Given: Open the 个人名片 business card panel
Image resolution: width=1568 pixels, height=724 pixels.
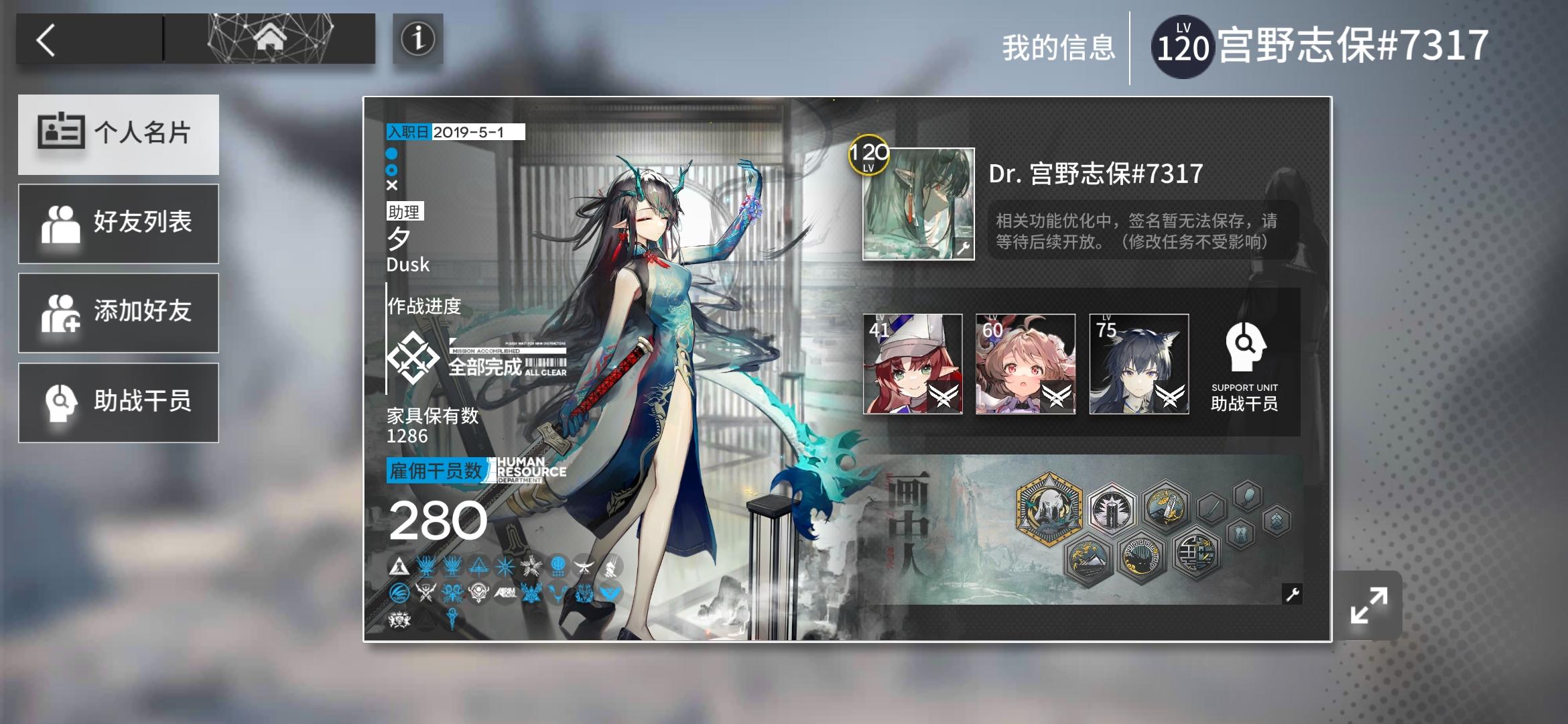Looking at the screenshot, I should [118, 134].
